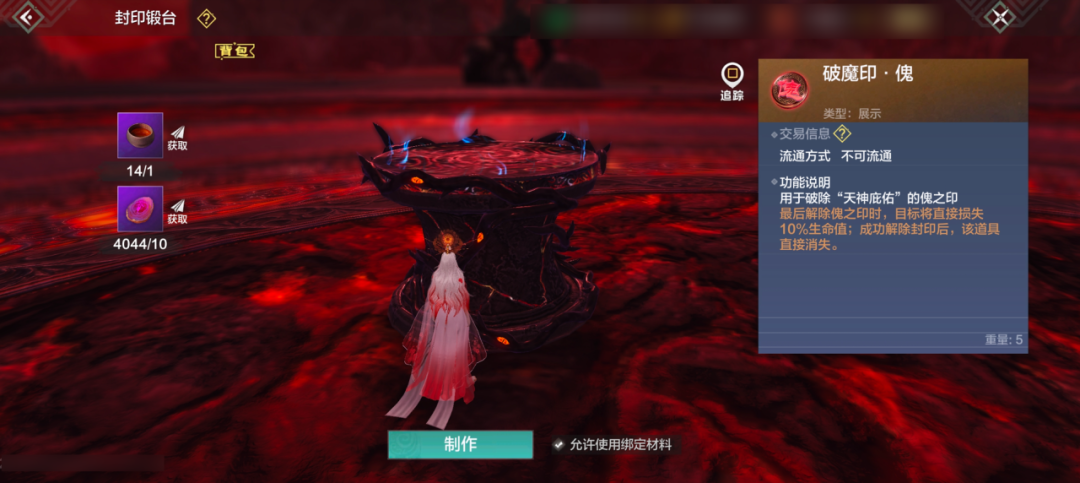
Task: Go back using the top-left arrow
Action: [x=25, y=16]
